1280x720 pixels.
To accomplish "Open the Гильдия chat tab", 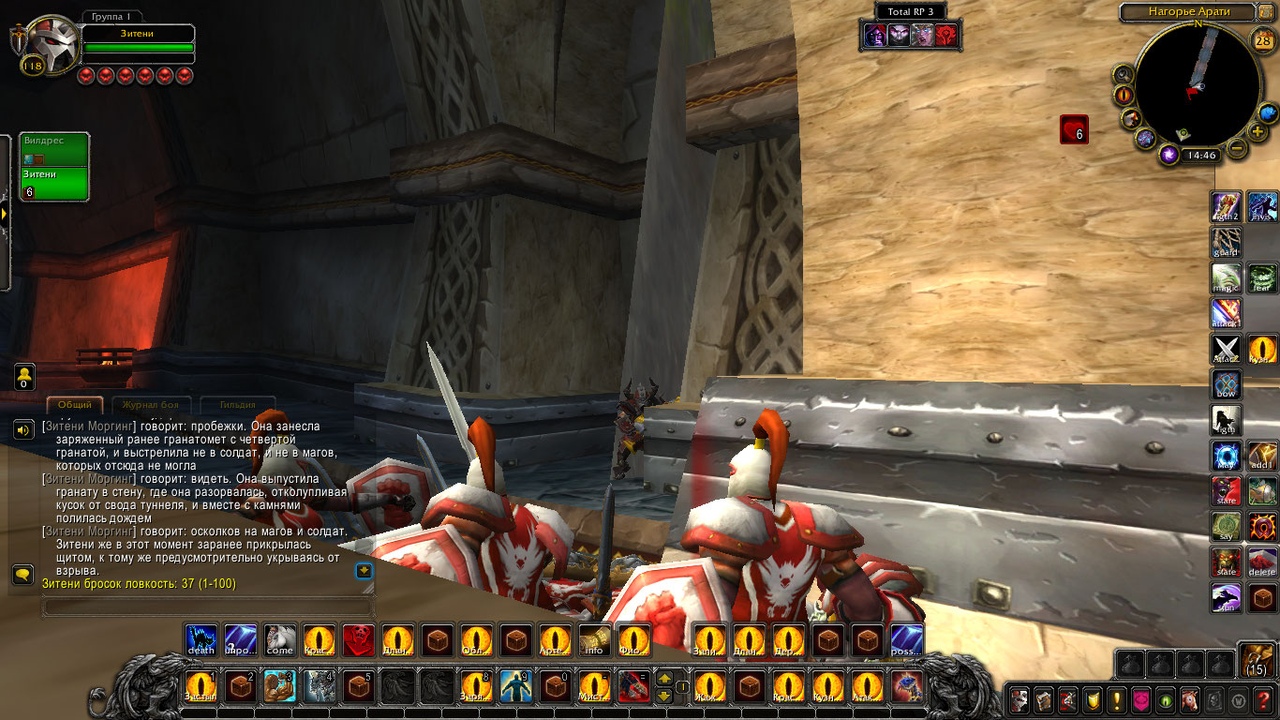I will click(x=237, y=405).
